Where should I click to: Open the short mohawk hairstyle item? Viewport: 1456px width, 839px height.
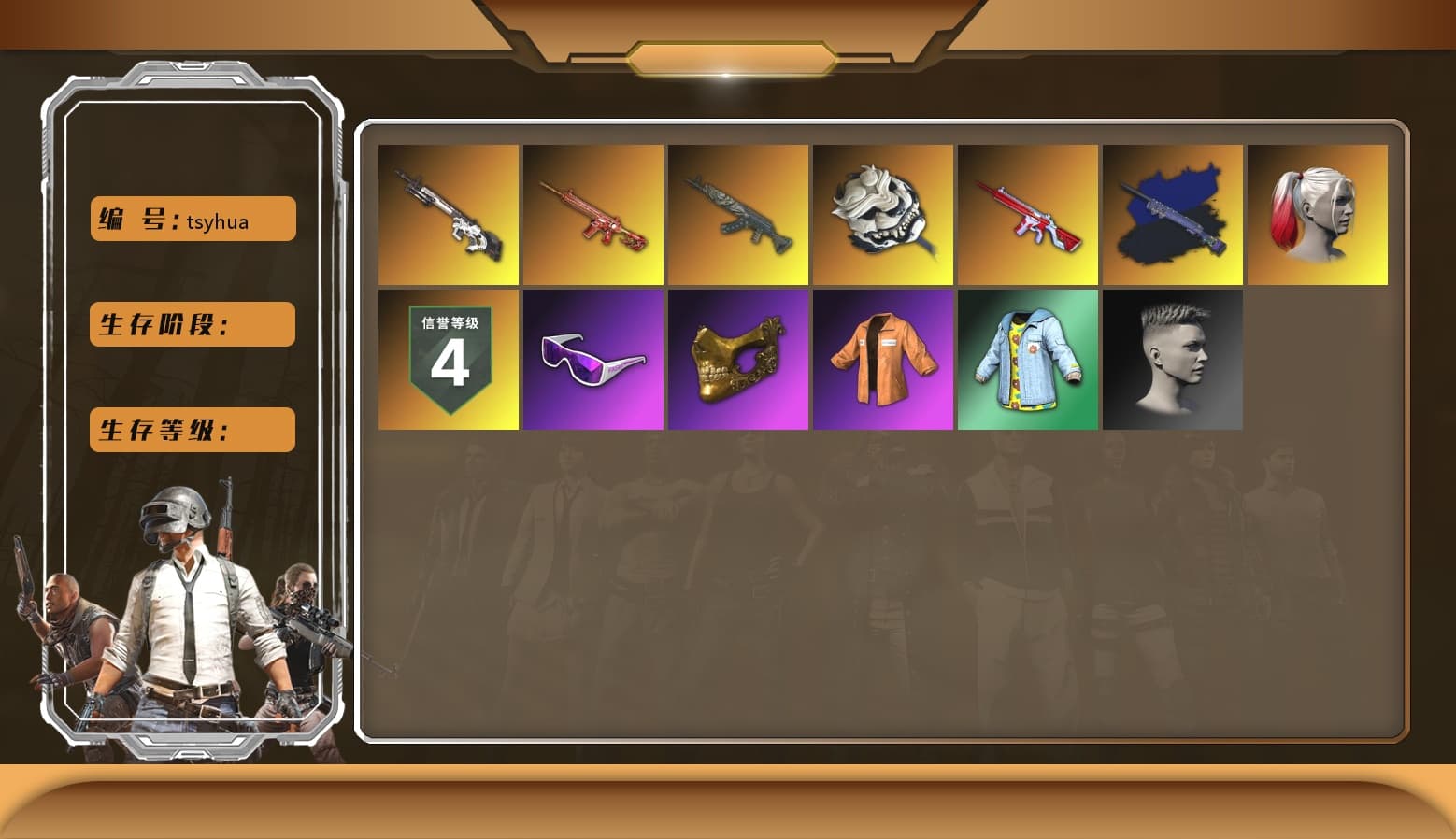[x=1173, y=360]
